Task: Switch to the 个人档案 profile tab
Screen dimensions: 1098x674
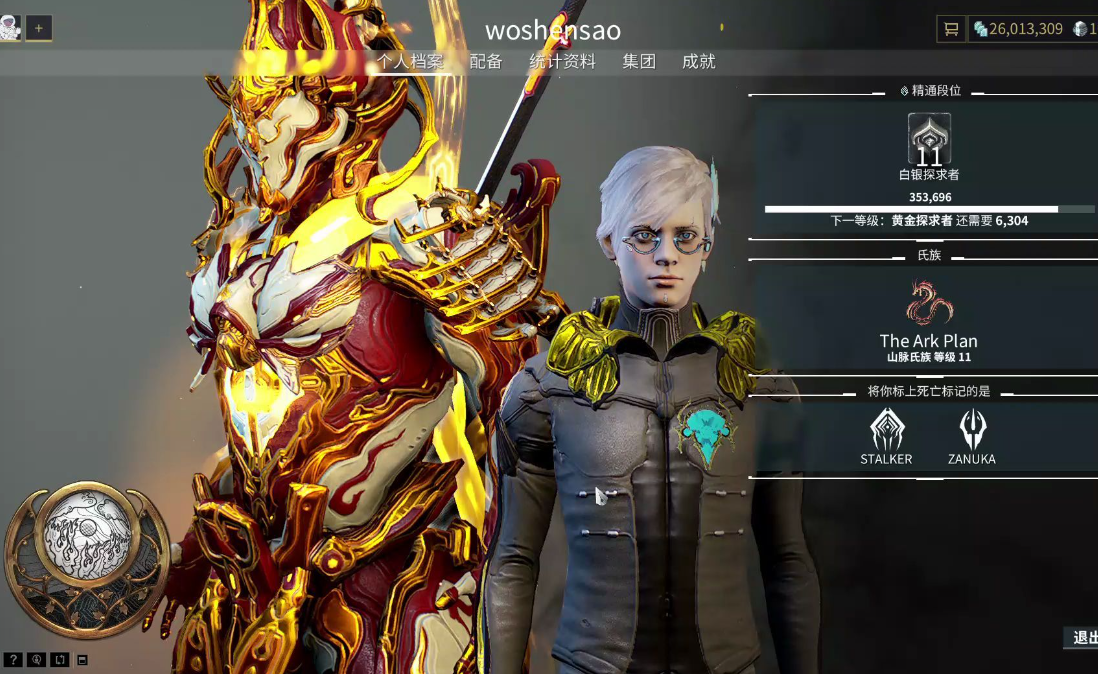Action: tap(410, 62)
